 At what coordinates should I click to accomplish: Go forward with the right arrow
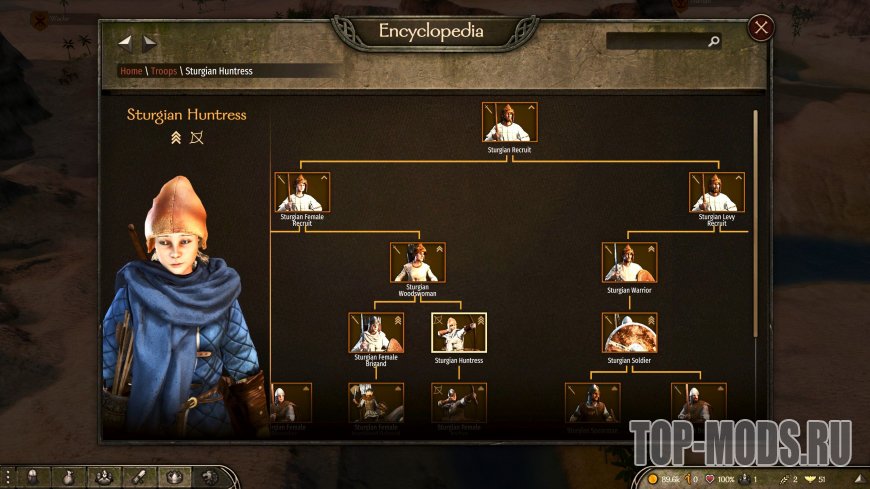pyautogui.click(x=149, y=43)
